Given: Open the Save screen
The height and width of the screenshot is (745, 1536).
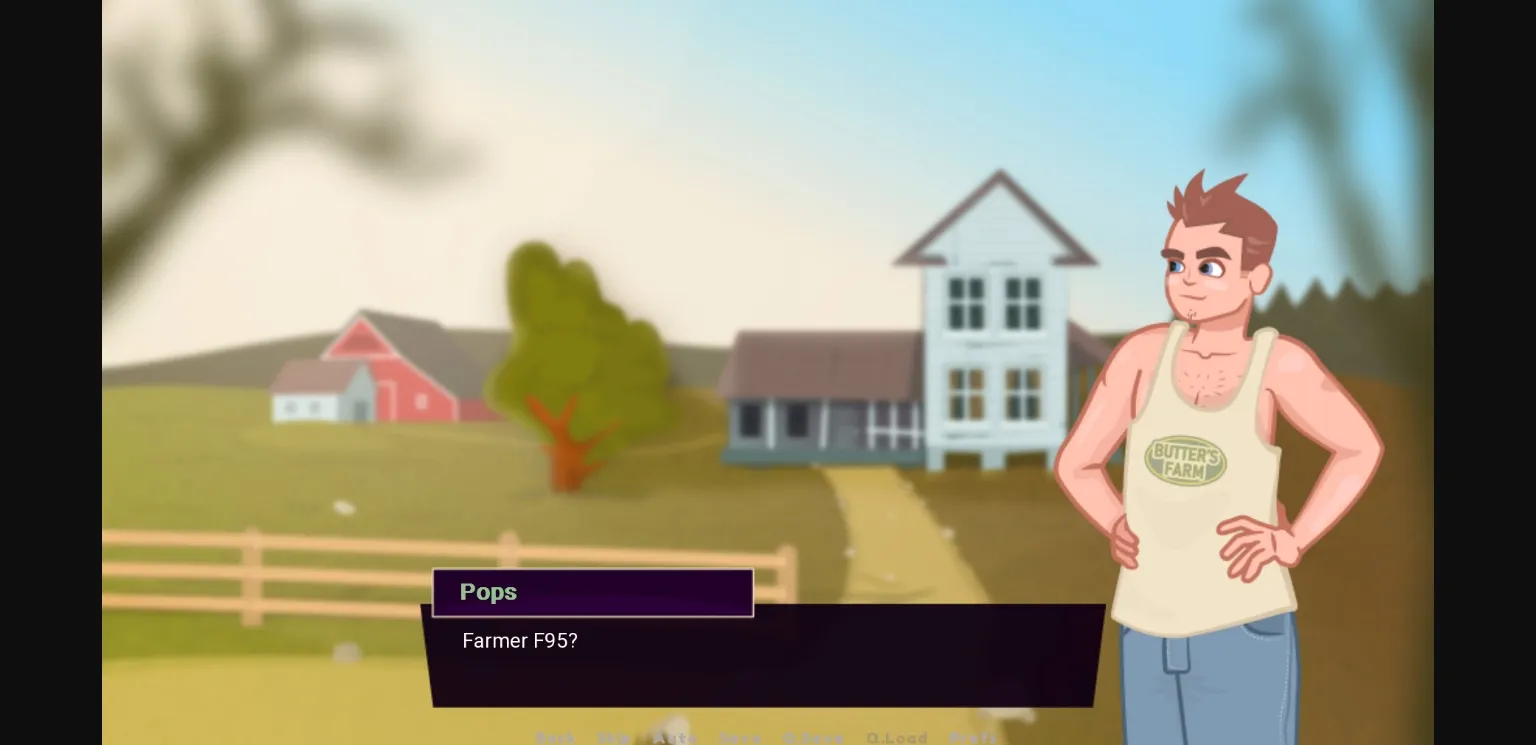Looking at the screenshot, I should click(x=741, y=738).
